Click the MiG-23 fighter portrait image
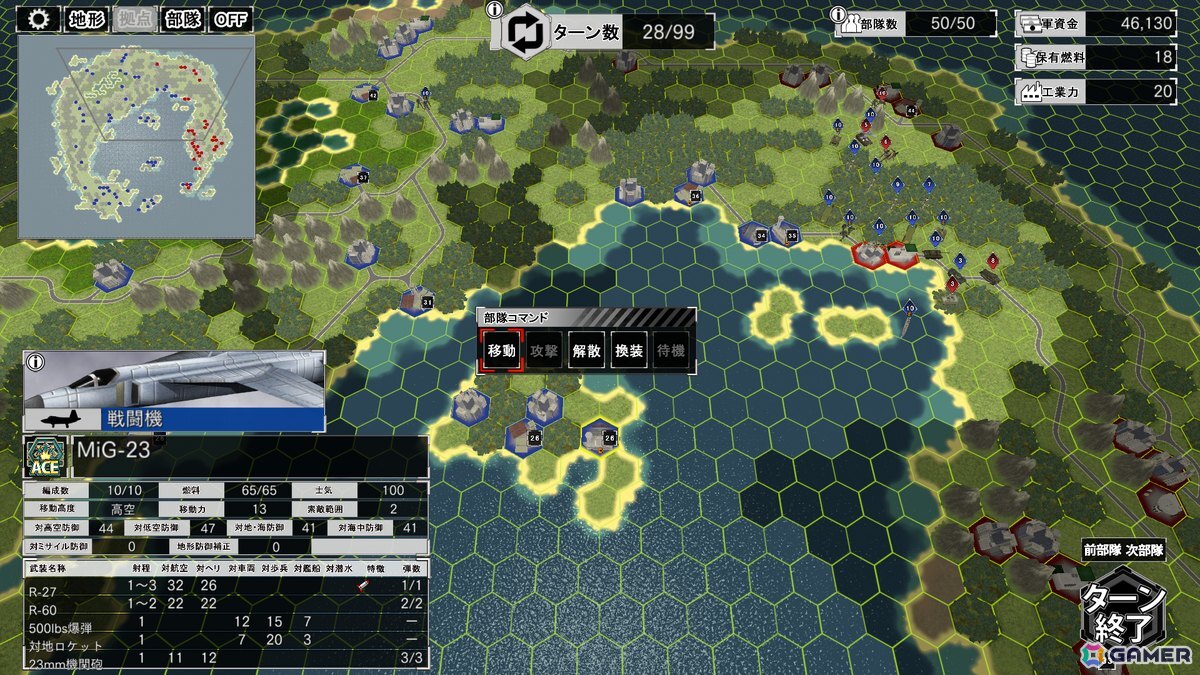Viewport: 1200px width, 675px height. 173,380
